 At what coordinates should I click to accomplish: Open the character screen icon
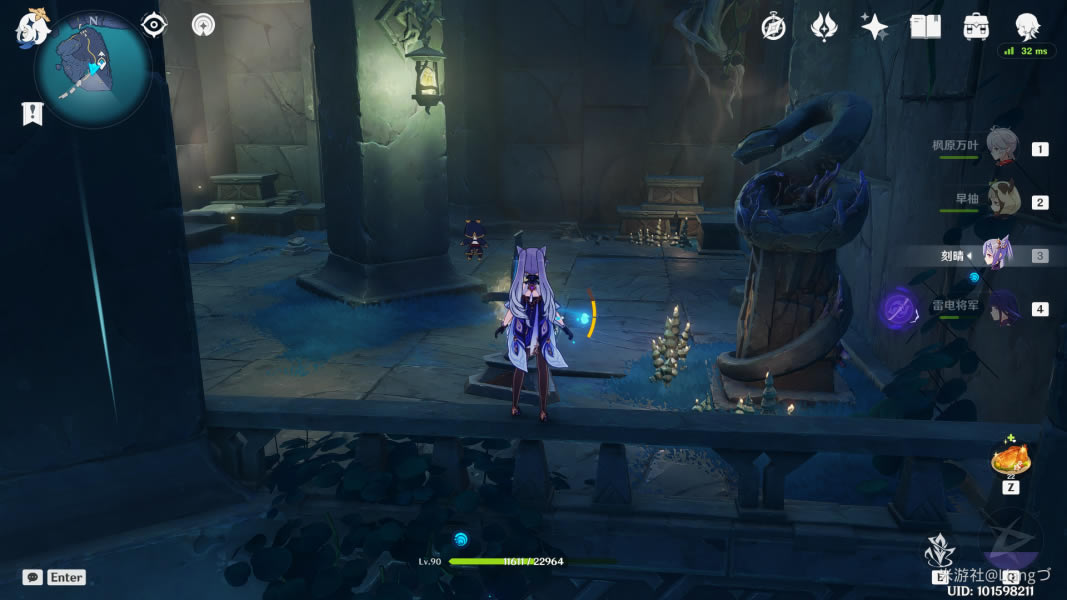point(1027,26)
